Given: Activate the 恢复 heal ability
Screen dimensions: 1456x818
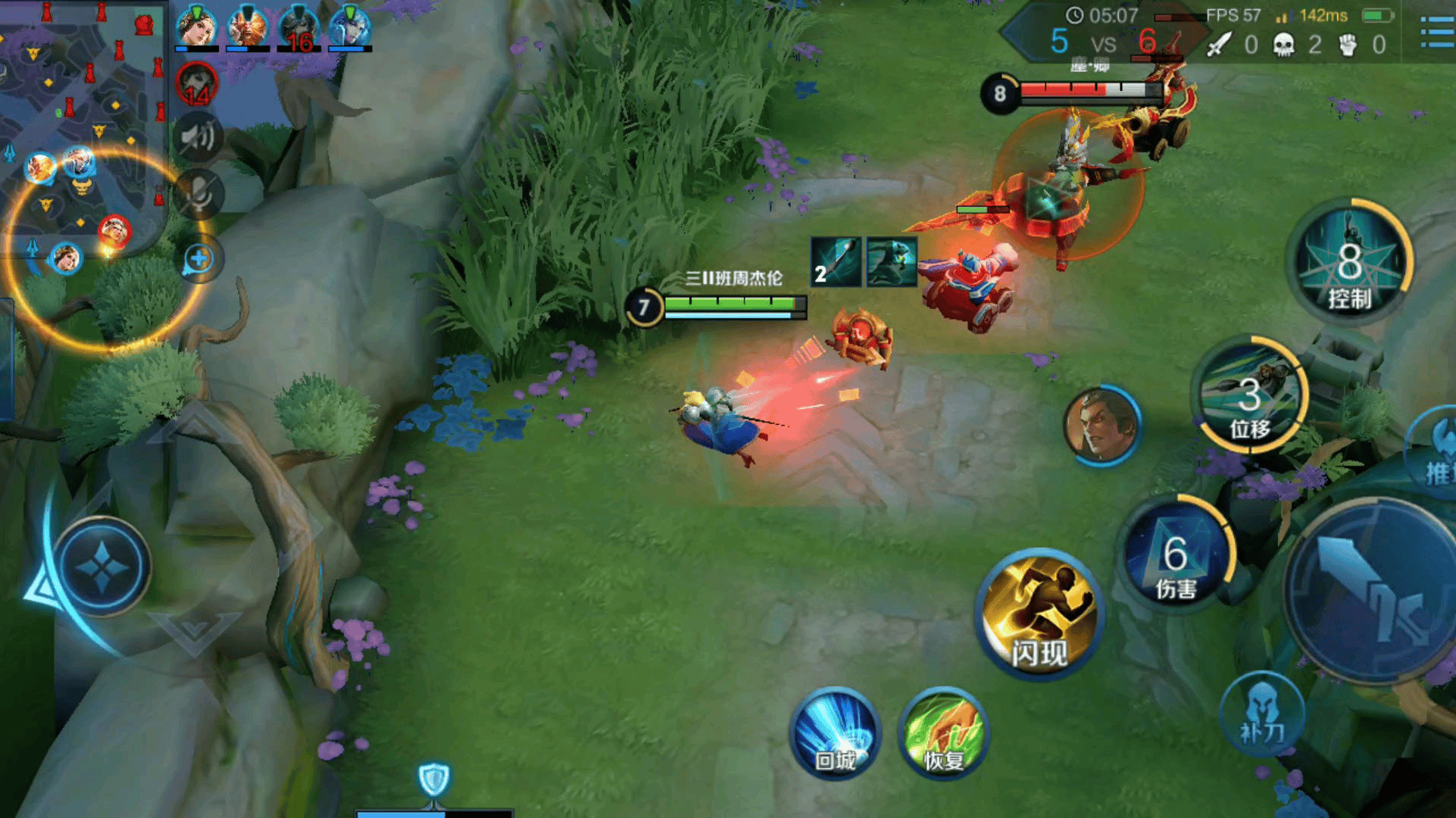Looking at the screenshot, I should coord(943,732).
